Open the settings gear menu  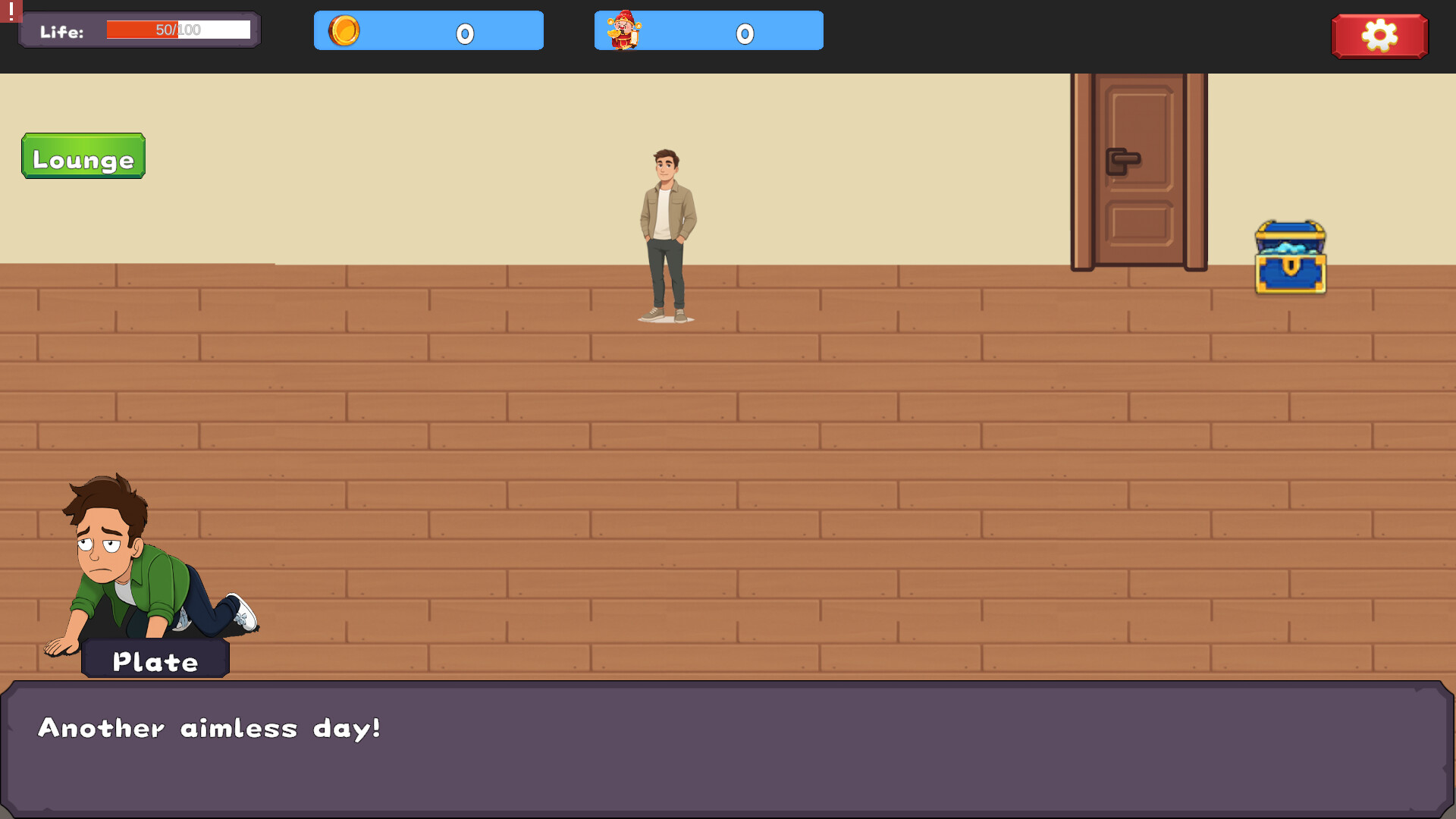(1379, 35)
